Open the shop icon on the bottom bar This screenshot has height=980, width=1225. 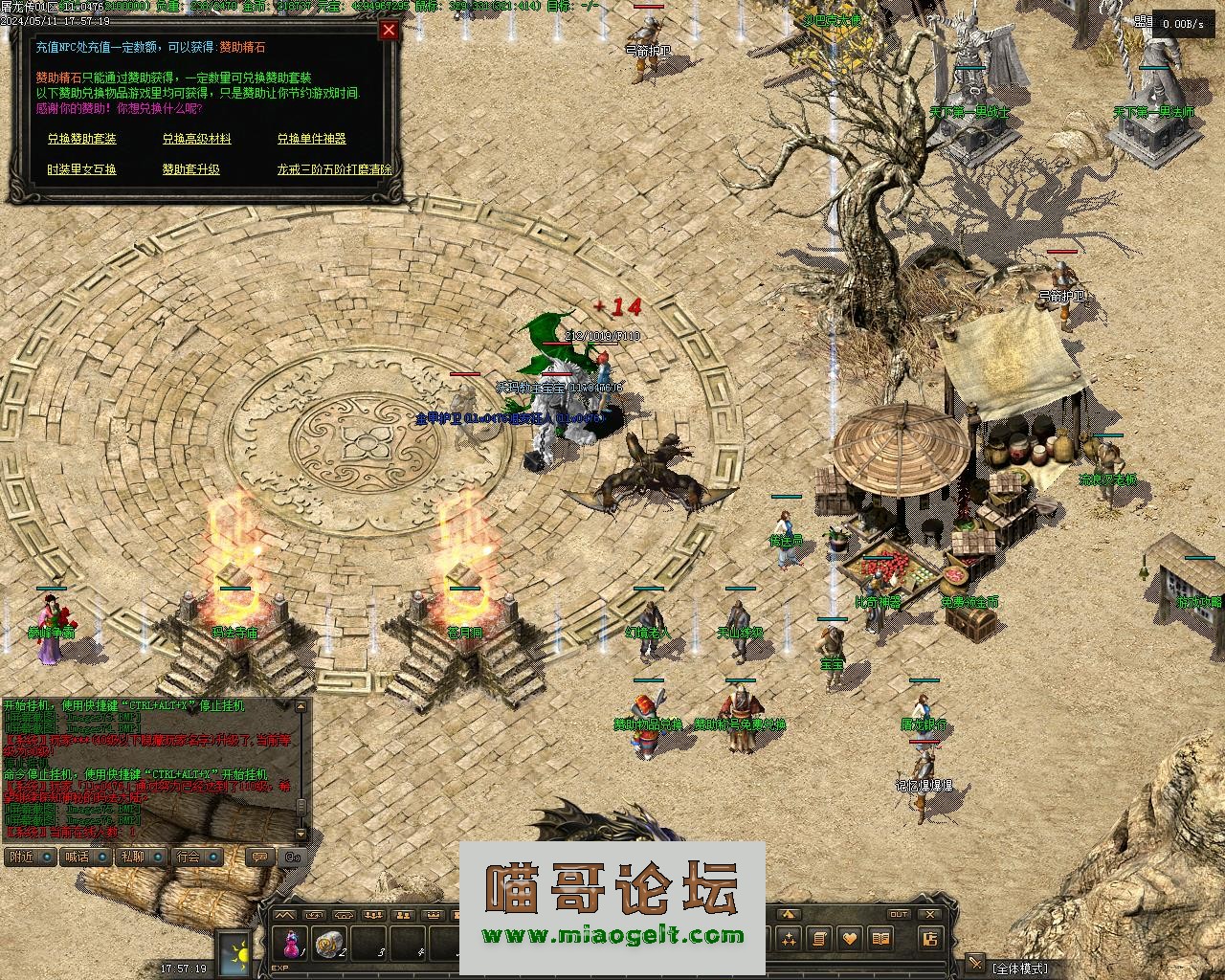tap(929, 939)
